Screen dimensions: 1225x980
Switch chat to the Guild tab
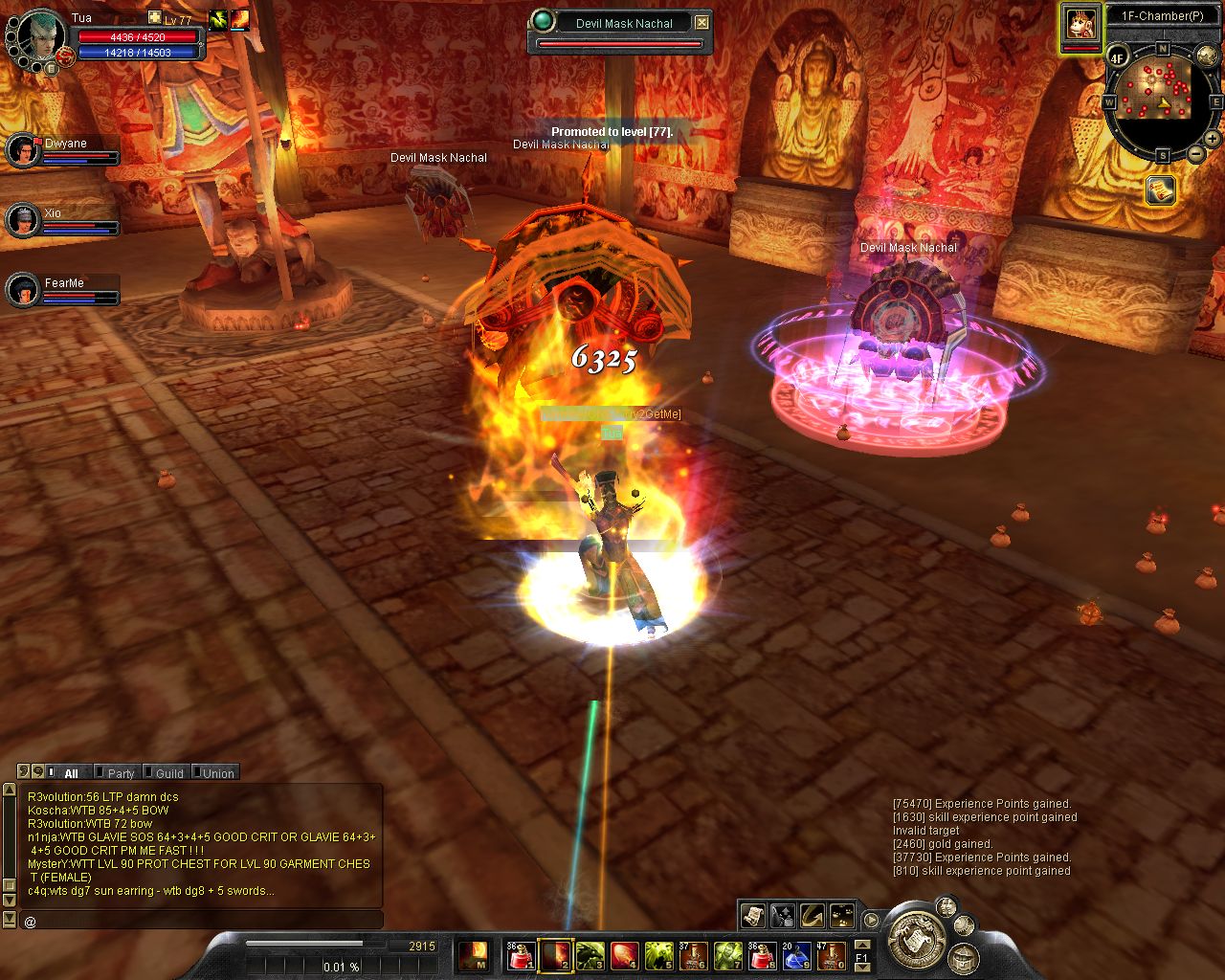pyautogui.click(x=169, y=773)
